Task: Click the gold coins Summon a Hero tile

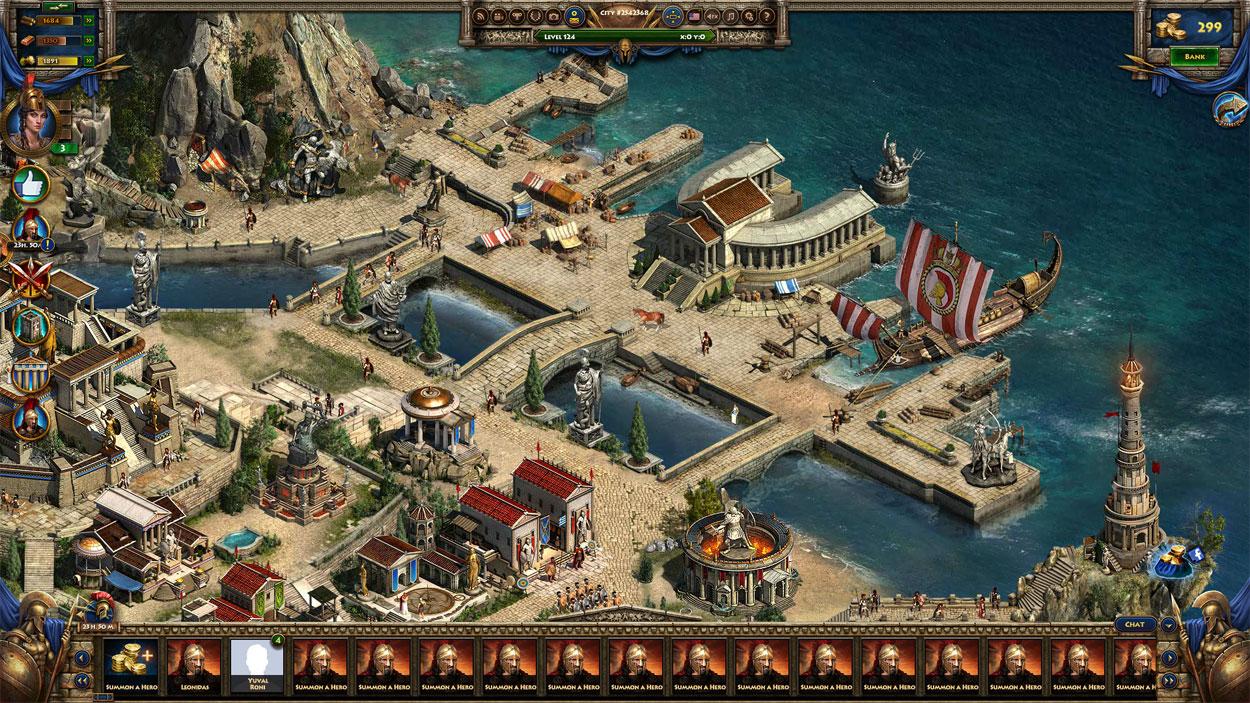Action: point(131,663)
